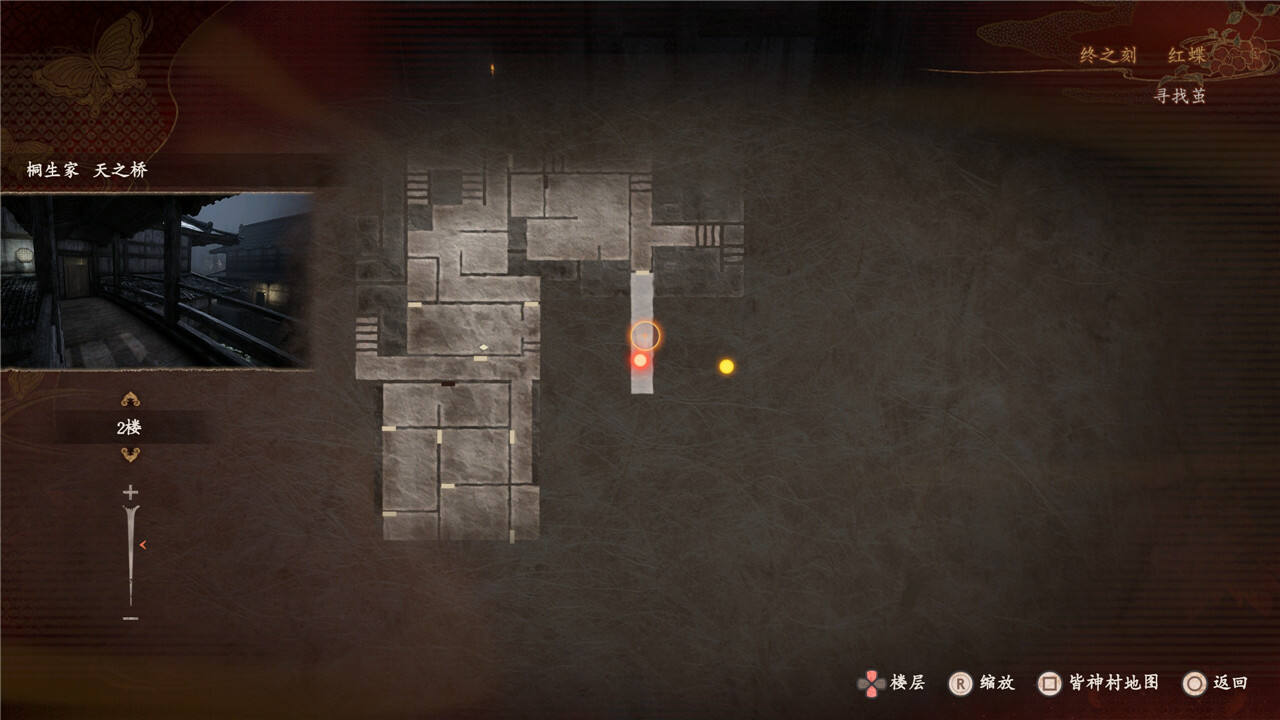Go up a floor with the arrow above 2楼
The height and width of the screenshot is (720, 1280).
point(130,400)
